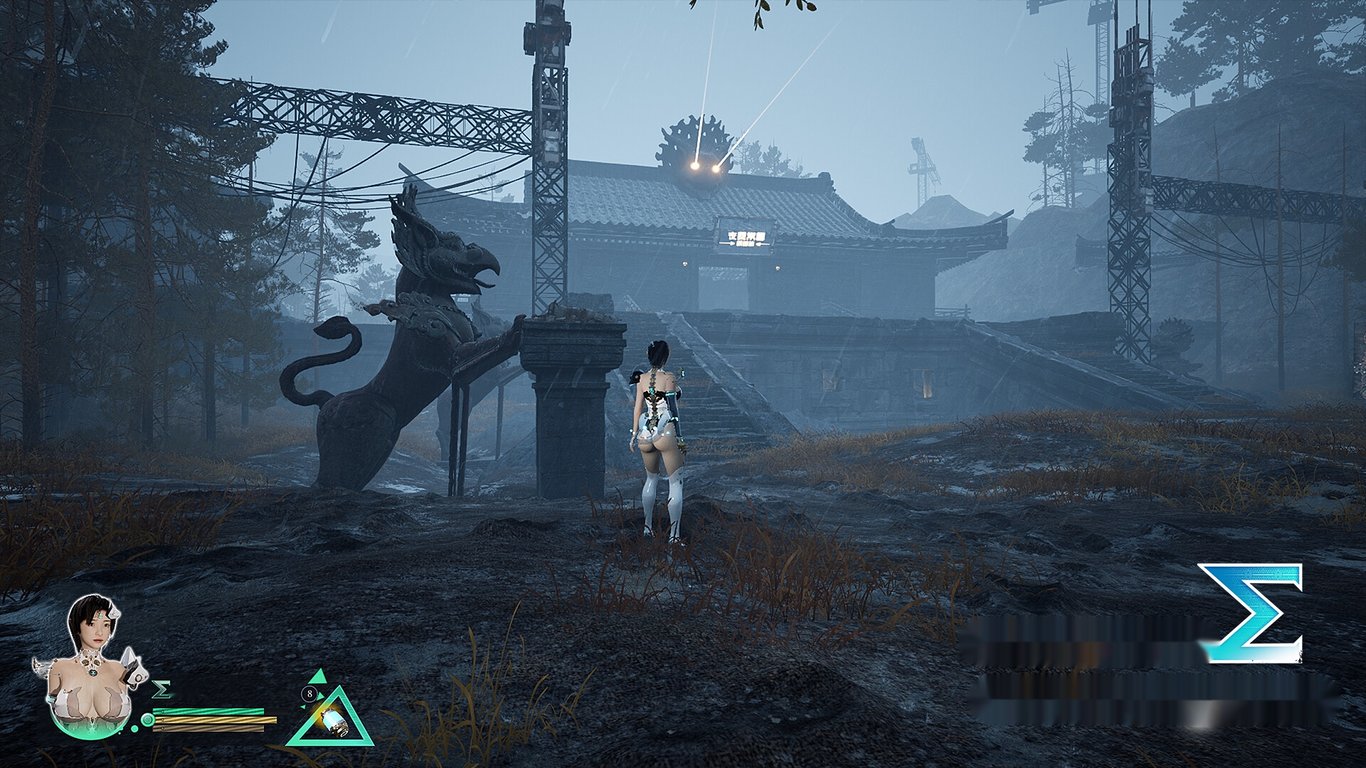Click the glowing gem on the character's forehead
Image resolution: width=1366 pixels, height=768 pixels.
[x=99, y=615]
